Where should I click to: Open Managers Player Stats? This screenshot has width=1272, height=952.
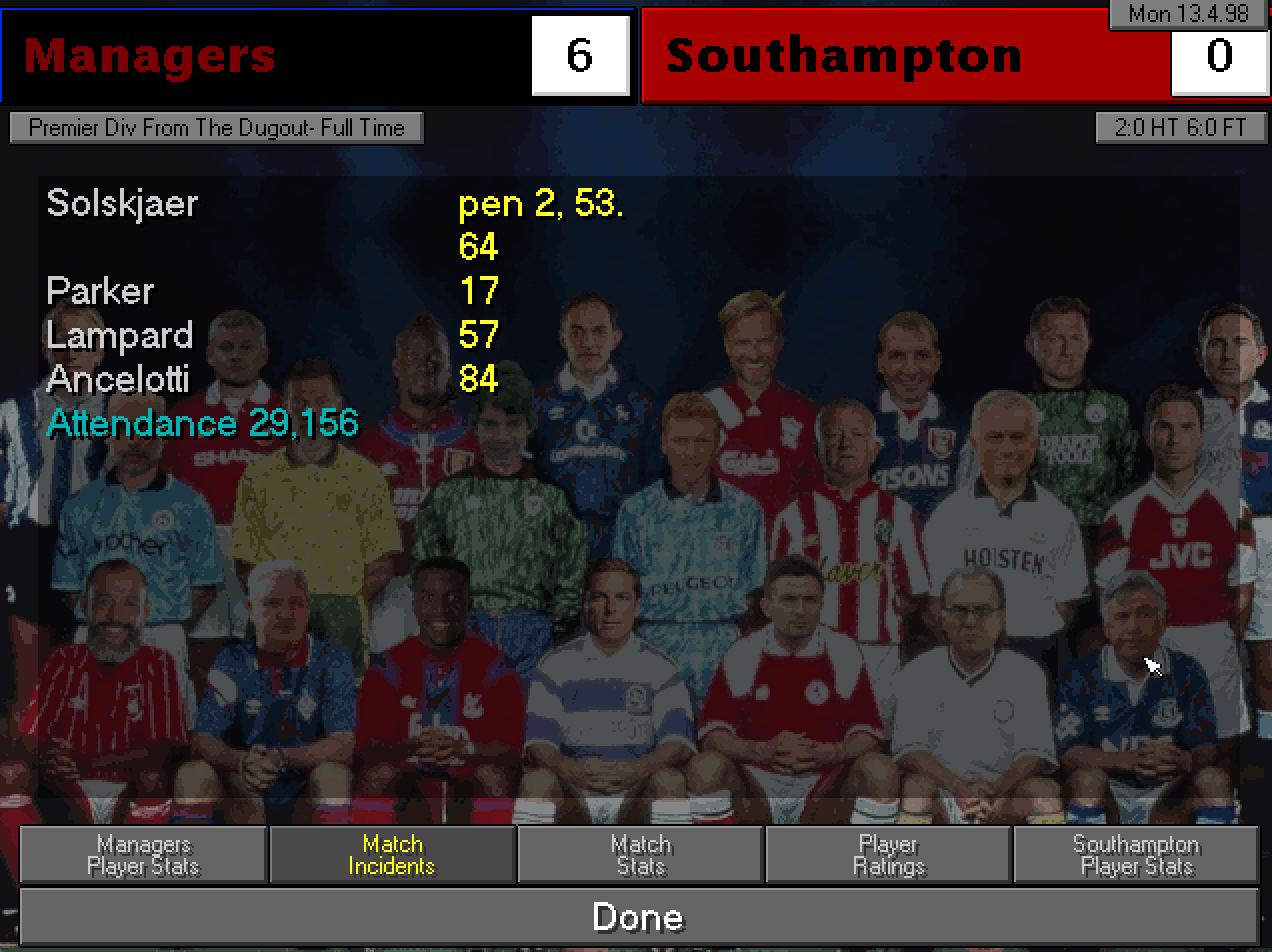coord(143,855)
